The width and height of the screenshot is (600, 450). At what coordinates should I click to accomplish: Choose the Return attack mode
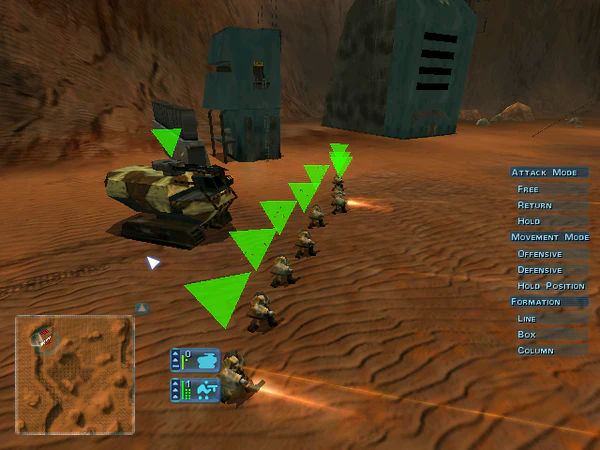coord(534,205)
